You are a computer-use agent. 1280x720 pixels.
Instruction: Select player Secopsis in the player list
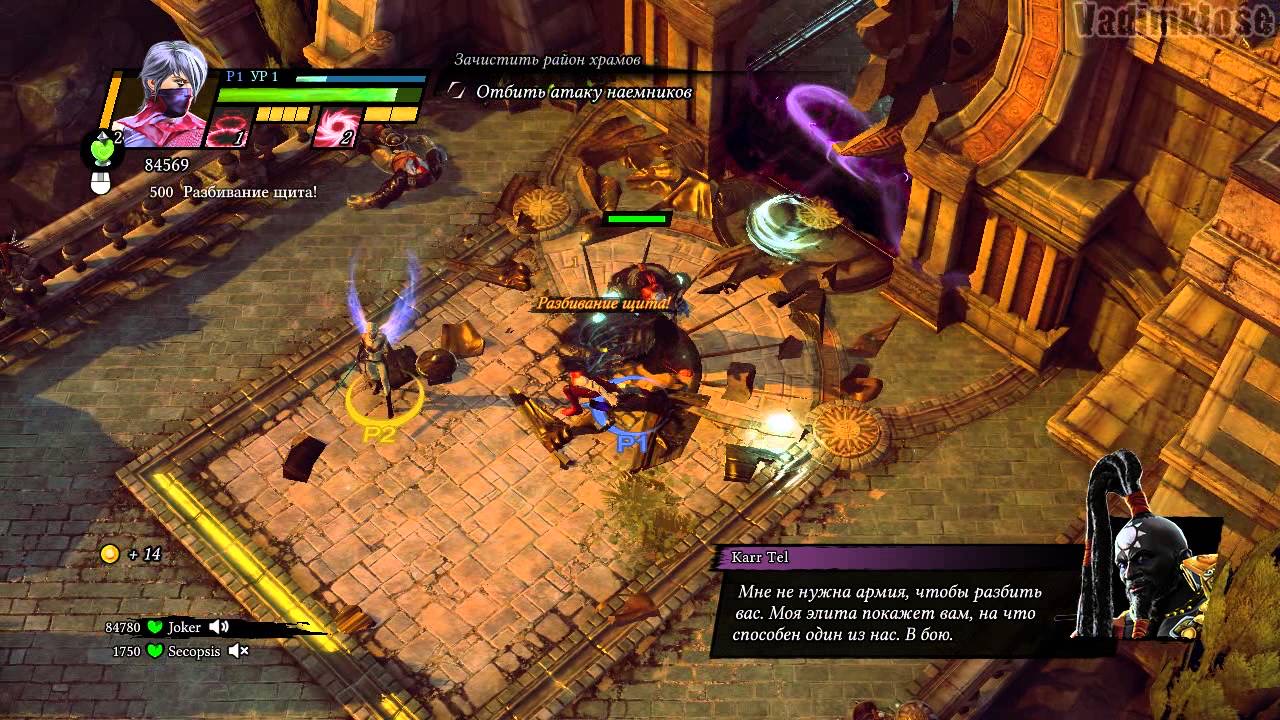[193, 651]
